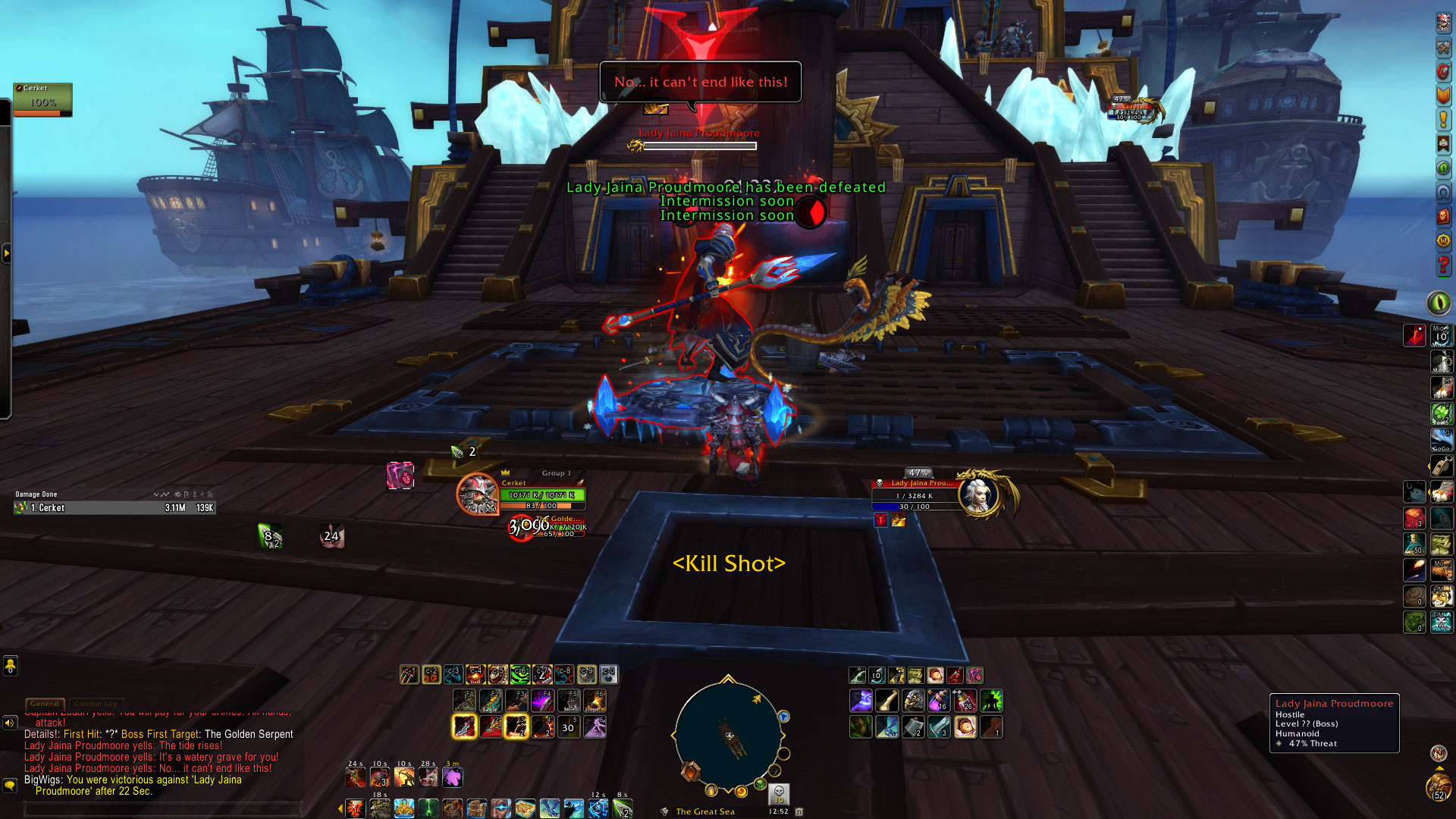The width and height of the screenshot is (1456, 819).
Task: Open the red skull adventure guide book
Action: pos(1443,217)
